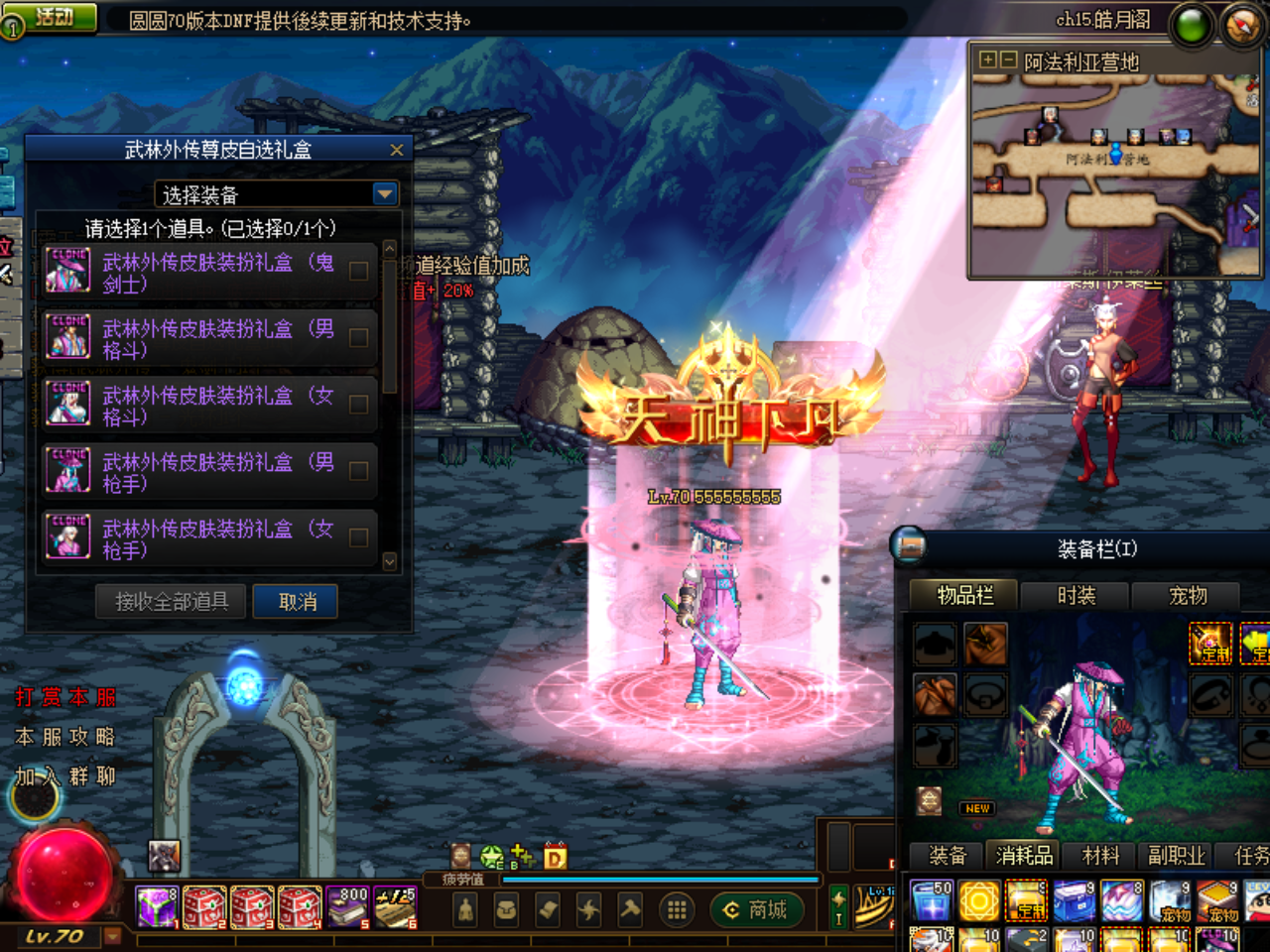Expand the minimap with the plus control
The image size is (1270, 952).
coord(988,59)
